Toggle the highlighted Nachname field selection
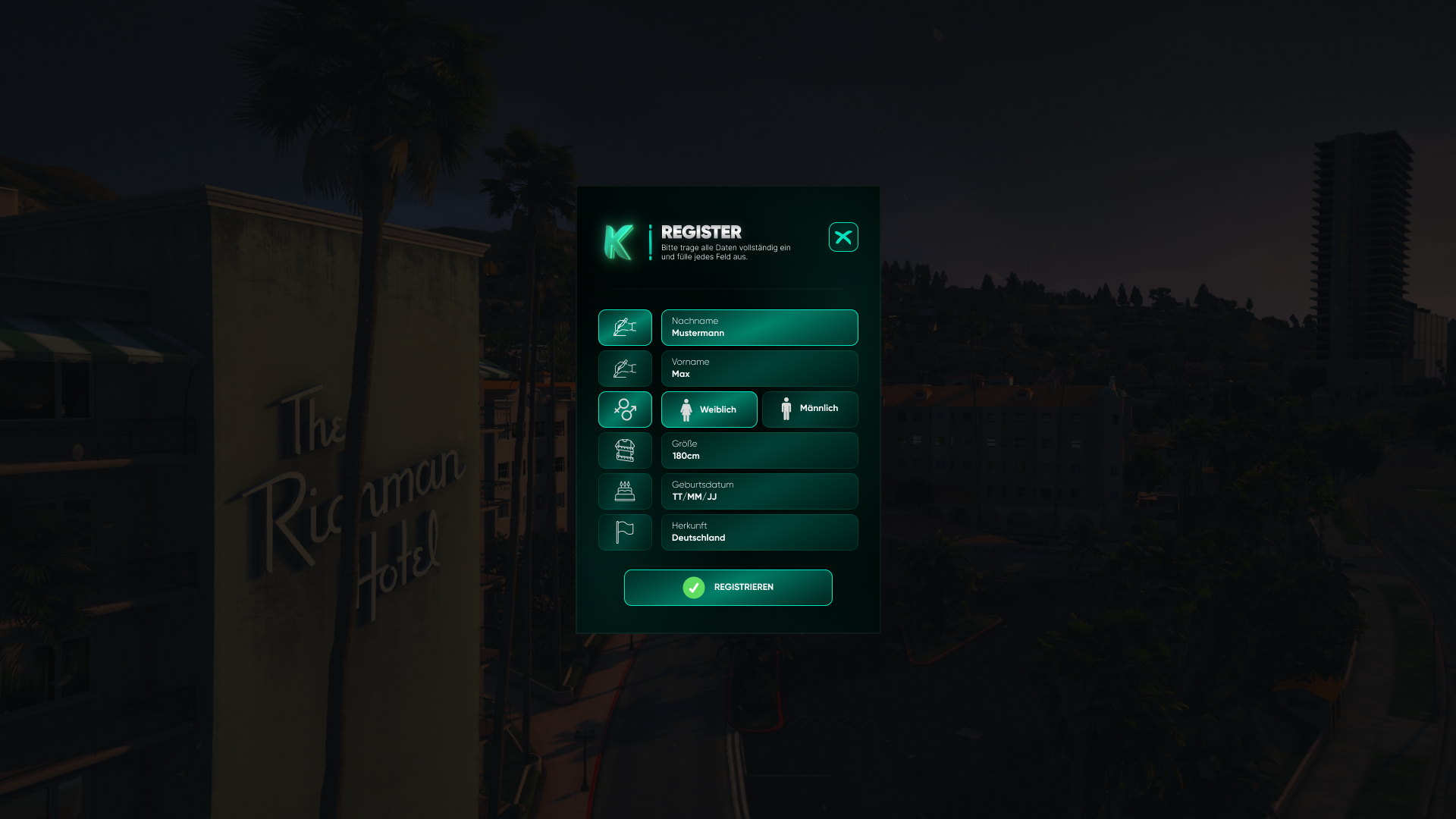The height and width of the screenshot is (819, 1456). coord(759,328)
